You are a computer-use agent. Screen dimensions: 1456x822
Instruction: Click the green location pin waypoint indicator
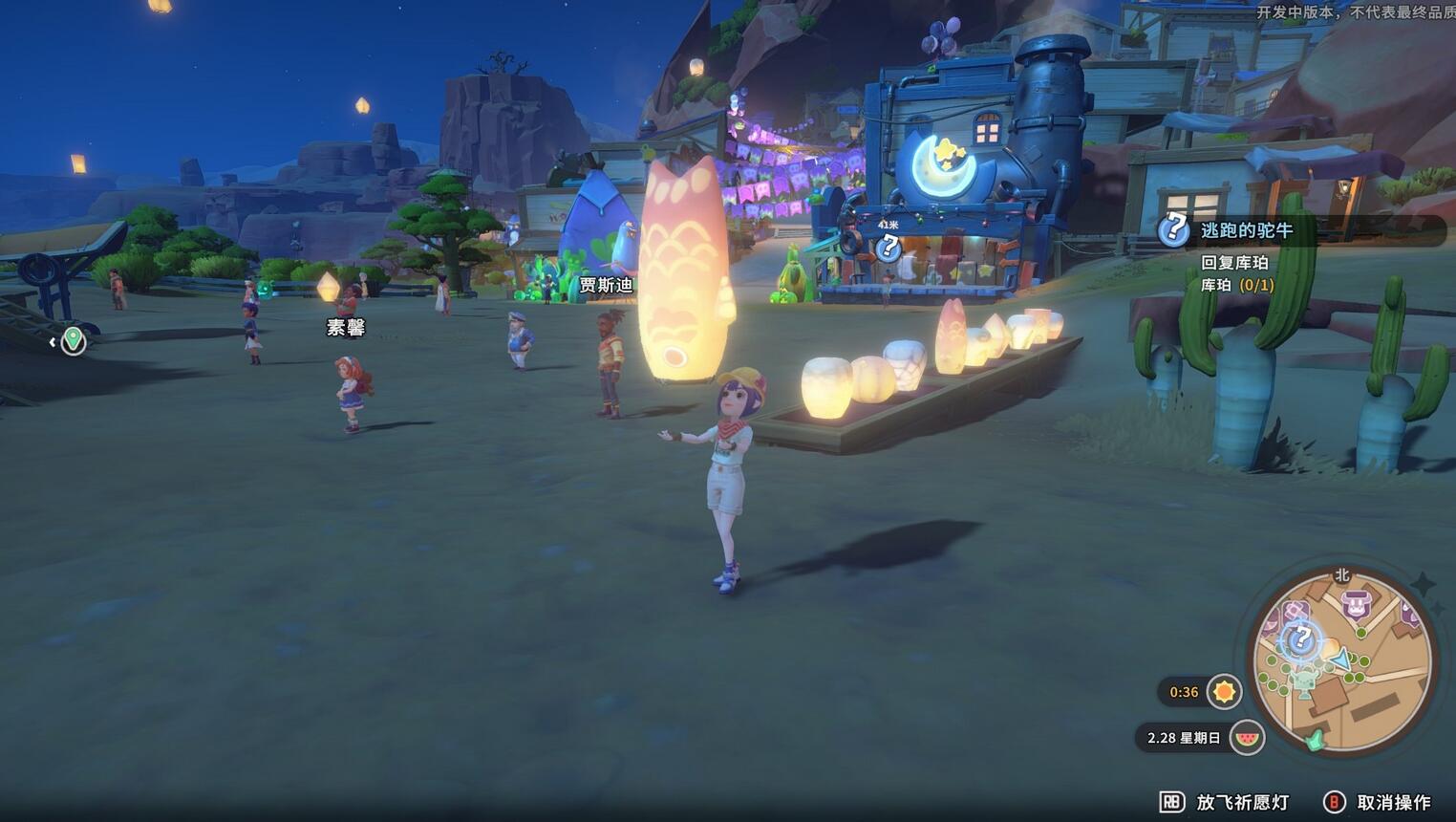[74, 340]
